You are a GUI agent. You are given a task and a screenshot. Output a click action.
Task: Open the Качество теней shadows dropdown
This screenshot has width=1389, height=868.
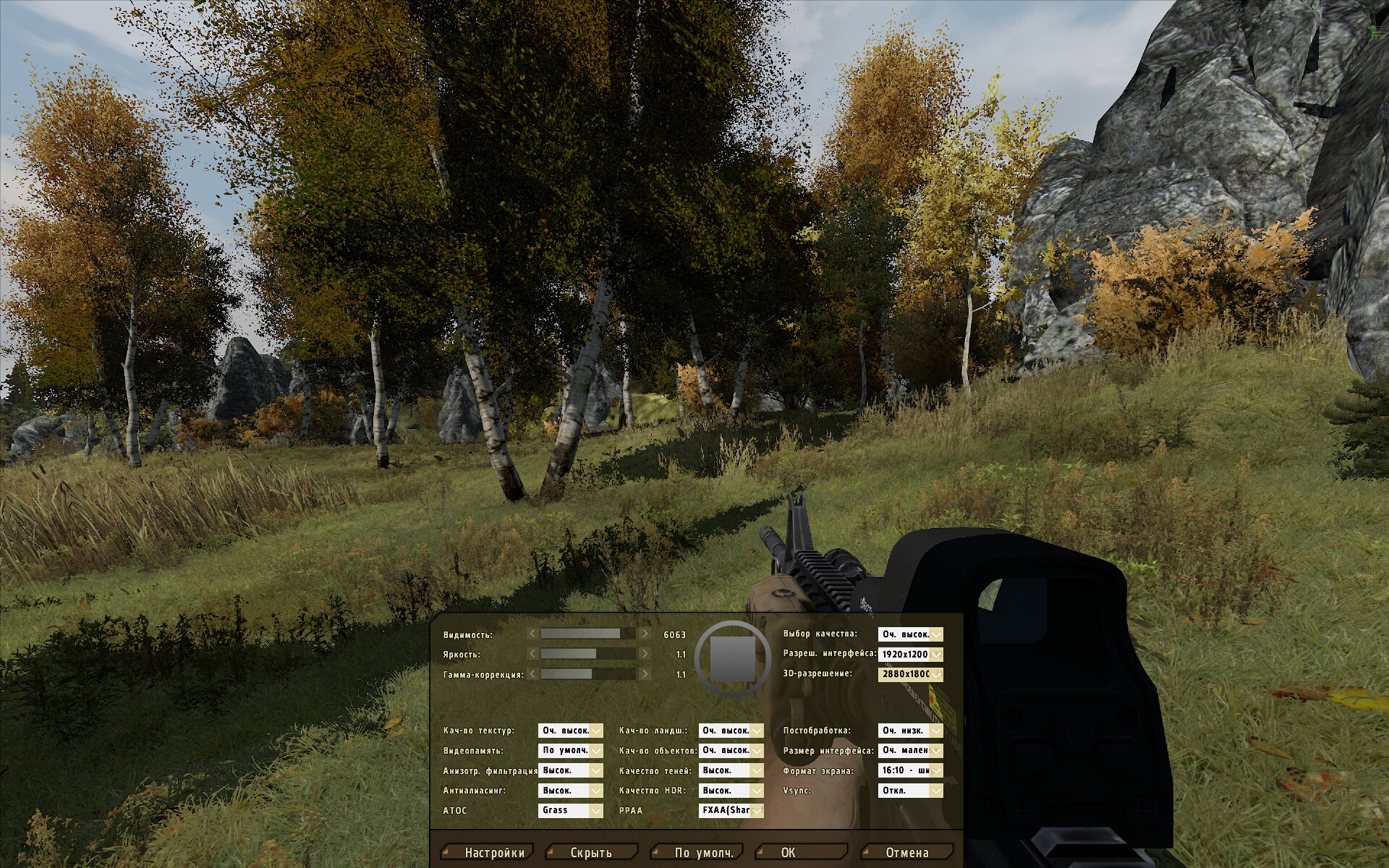click(731, 770)
